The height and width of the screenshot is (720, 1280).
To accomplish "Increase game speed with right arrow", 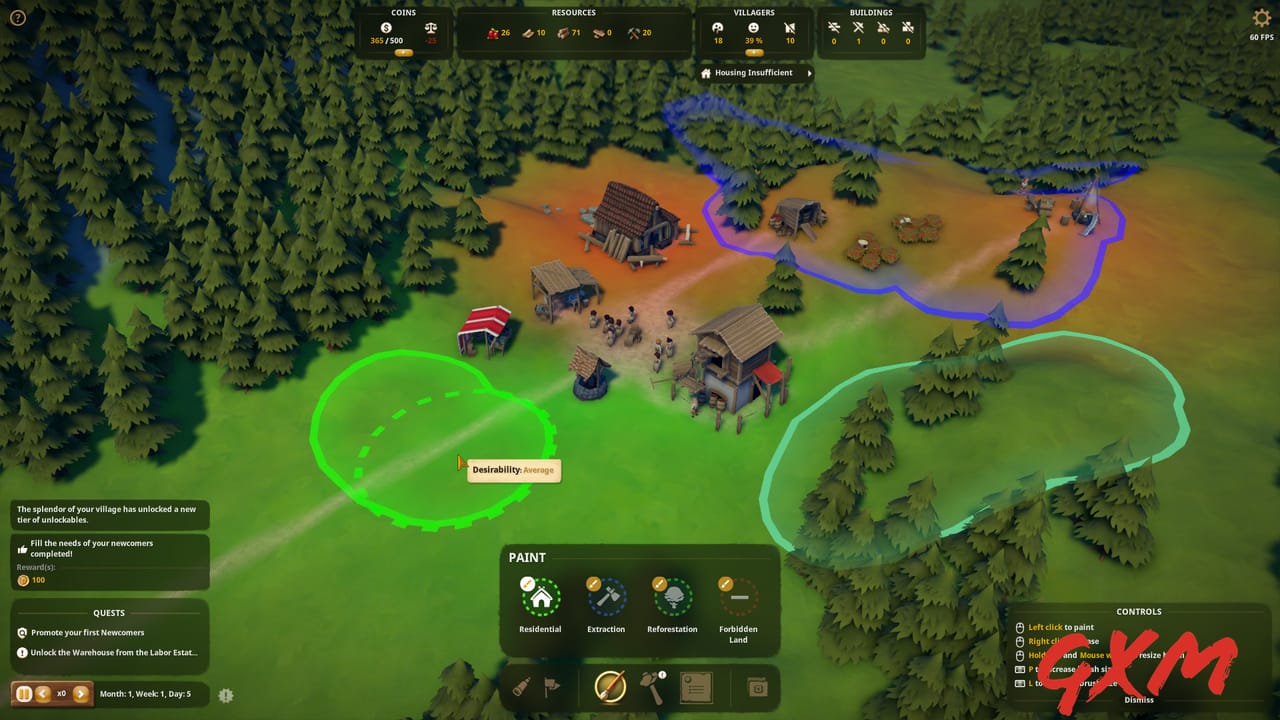I will 79,693.
